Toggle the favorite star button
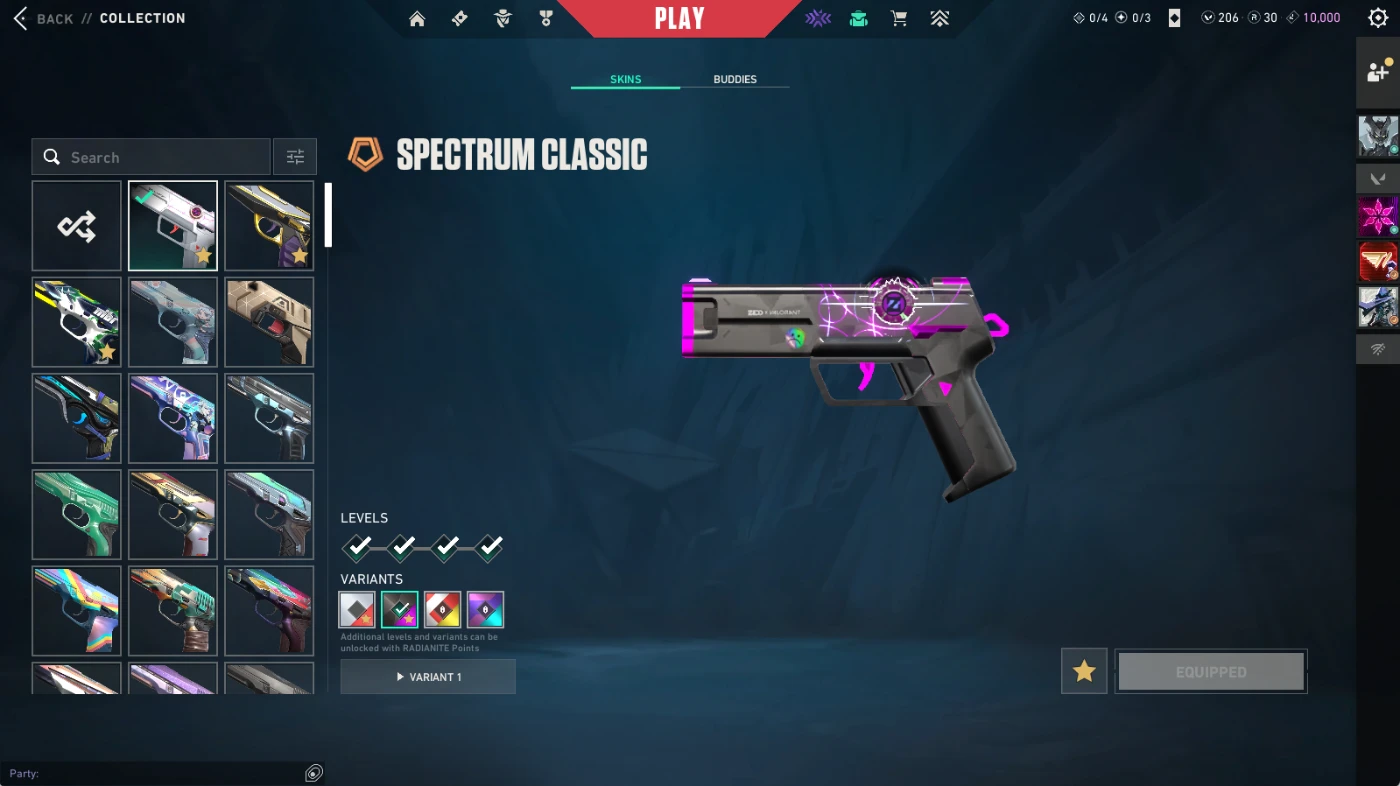This screenshot has width=1400, height=786. [x=1084, y=671]
